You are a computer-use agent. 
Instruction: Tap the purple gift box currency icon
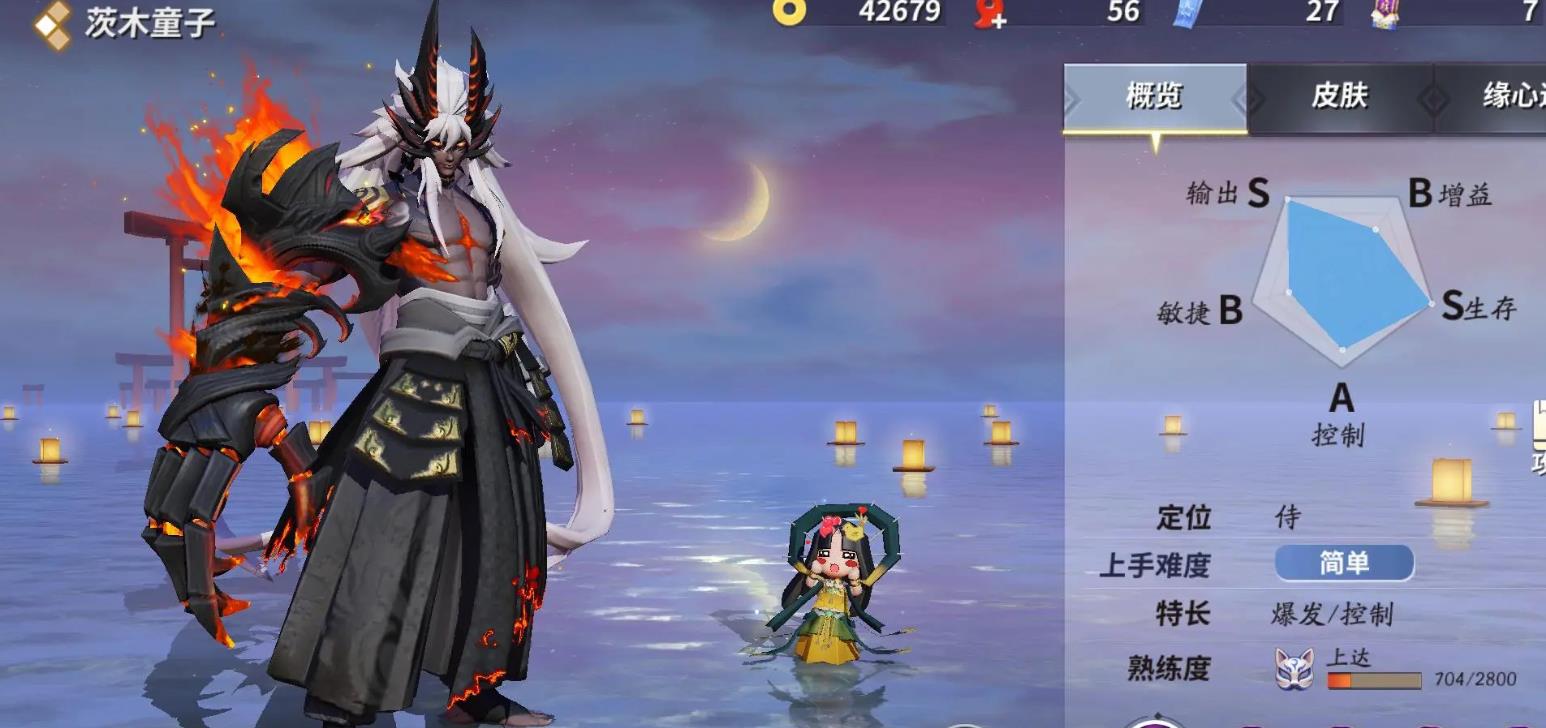1386,13
